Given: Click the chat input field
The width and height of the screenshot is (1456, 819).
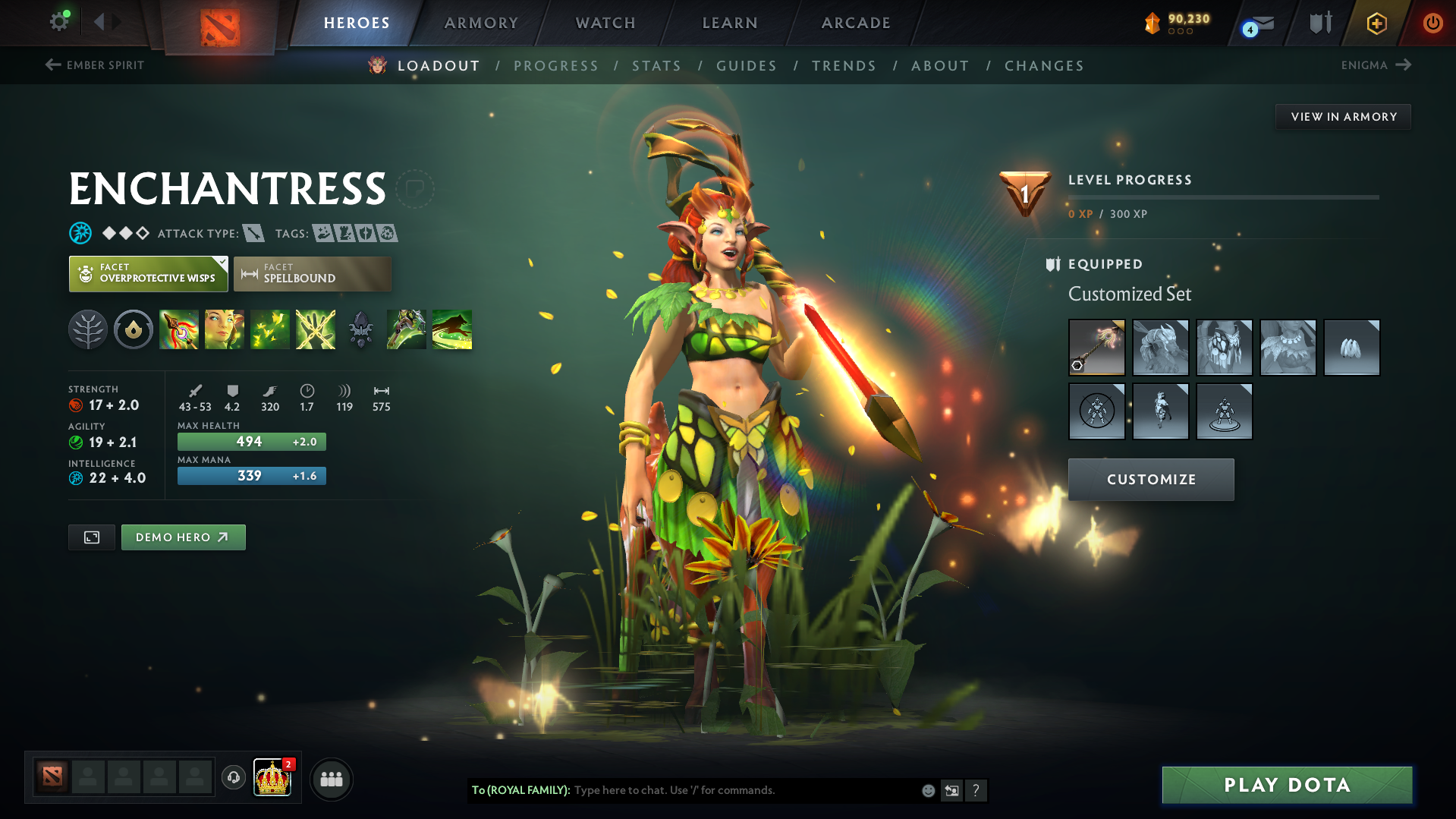Looking at the screenshot, I should tap(744, 790).
